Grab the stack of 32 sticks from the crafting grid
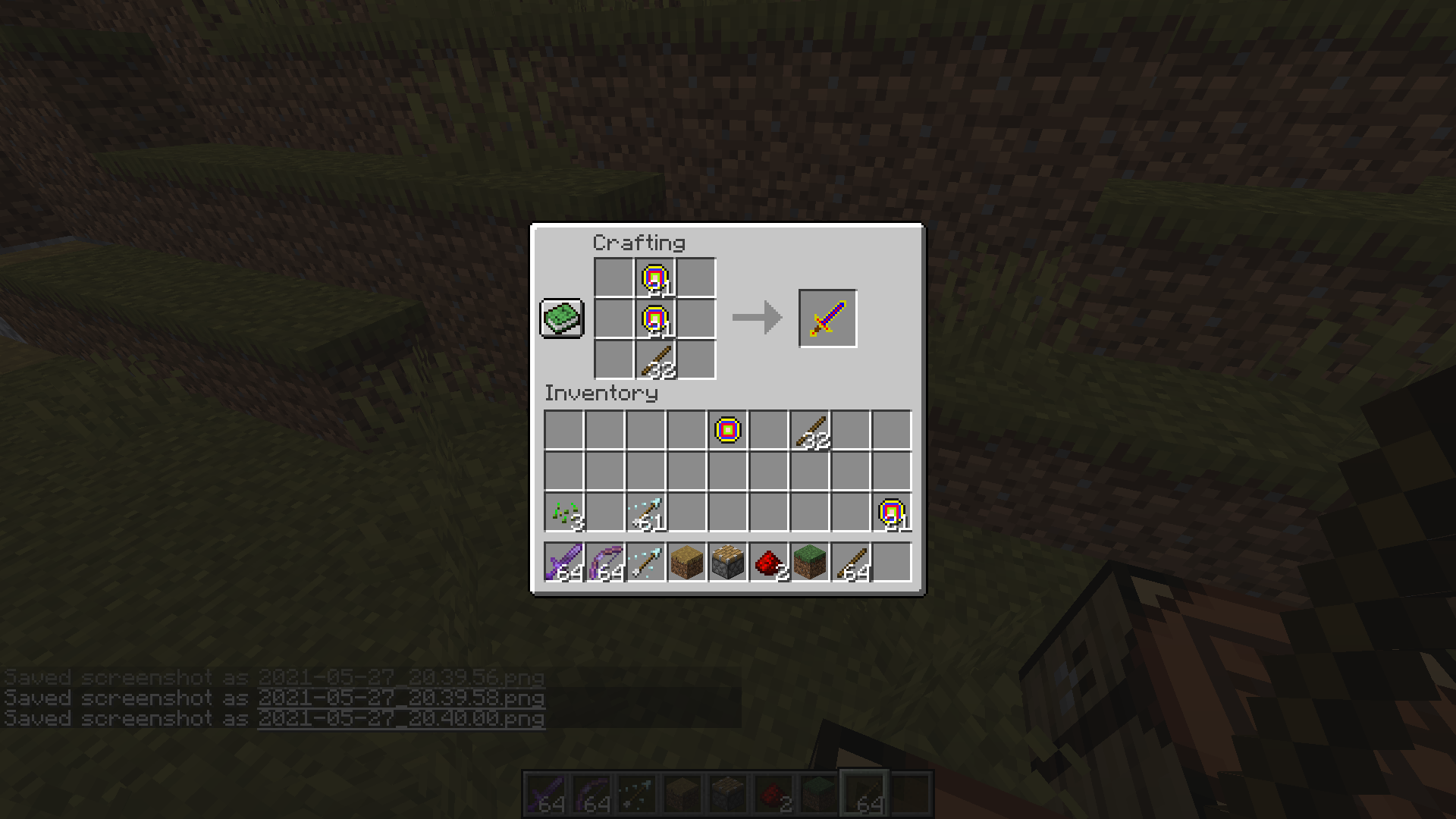This screenshot has height=819, width=1456. [x=656, y=360]
